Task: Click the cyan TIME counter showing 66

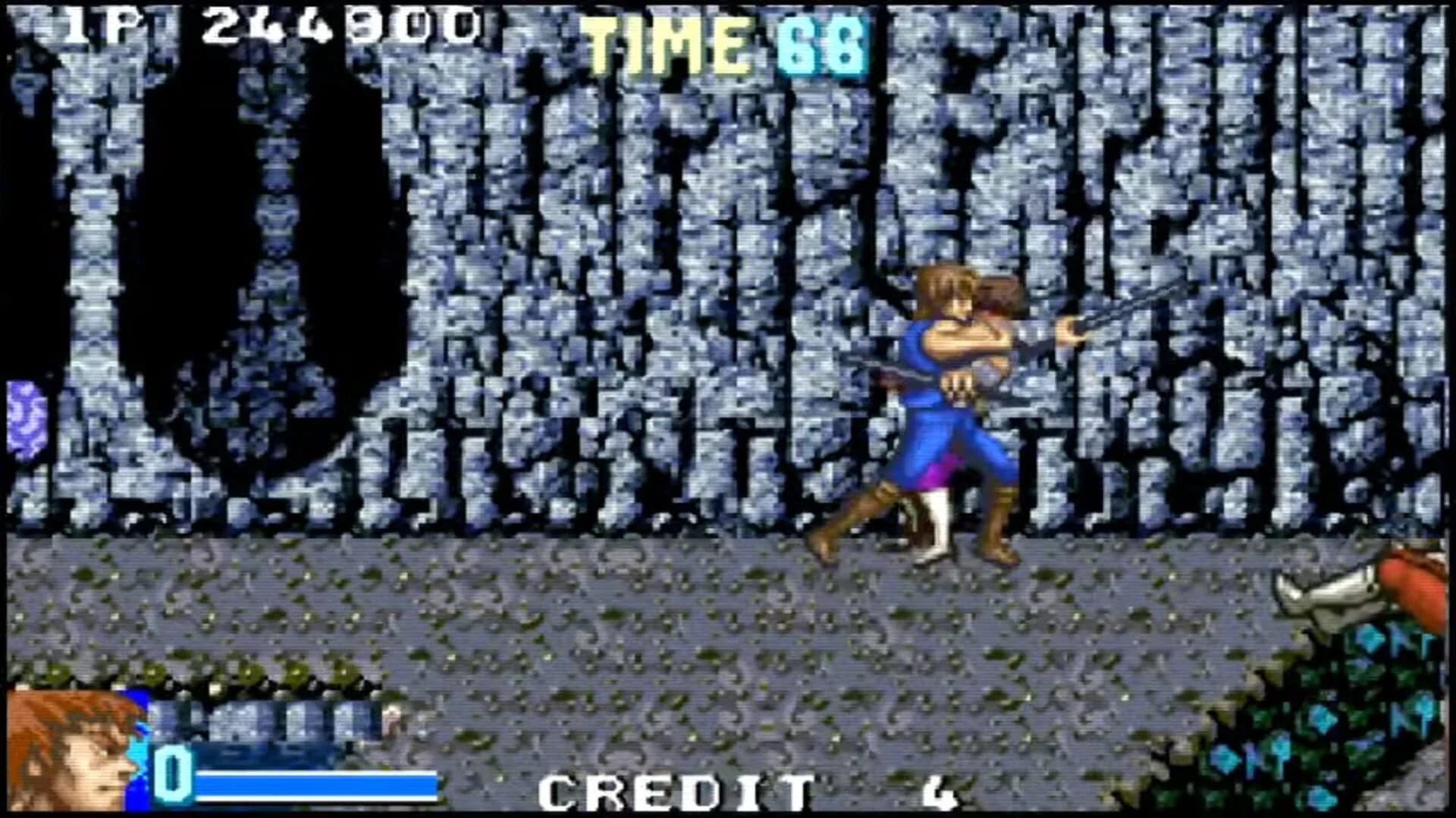Action: pos(819,42)
